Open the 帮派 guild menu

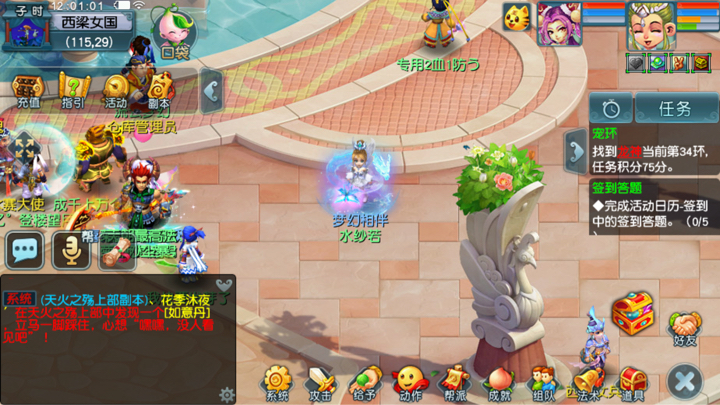point(455,383)
